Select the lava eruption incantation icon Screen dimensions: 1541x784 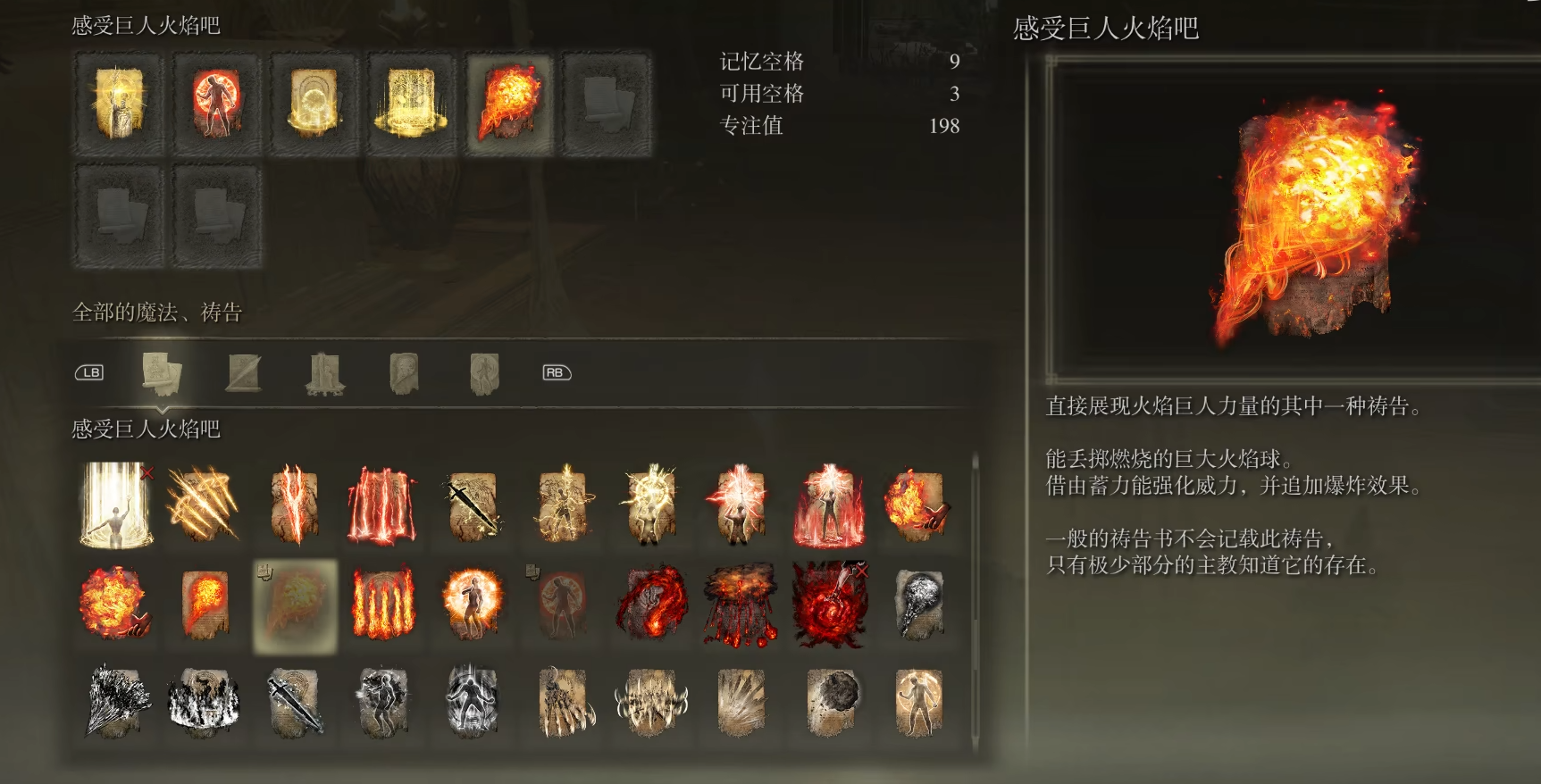click(741, 603)
